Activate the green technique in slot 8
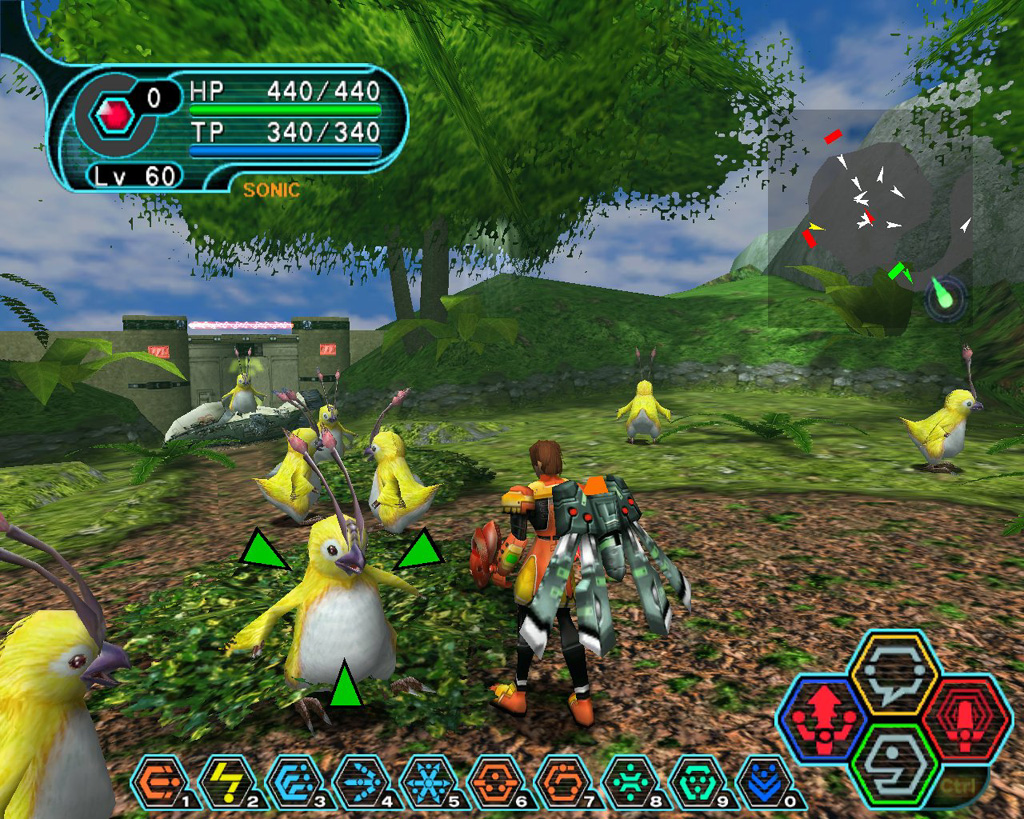 (630, 781)
